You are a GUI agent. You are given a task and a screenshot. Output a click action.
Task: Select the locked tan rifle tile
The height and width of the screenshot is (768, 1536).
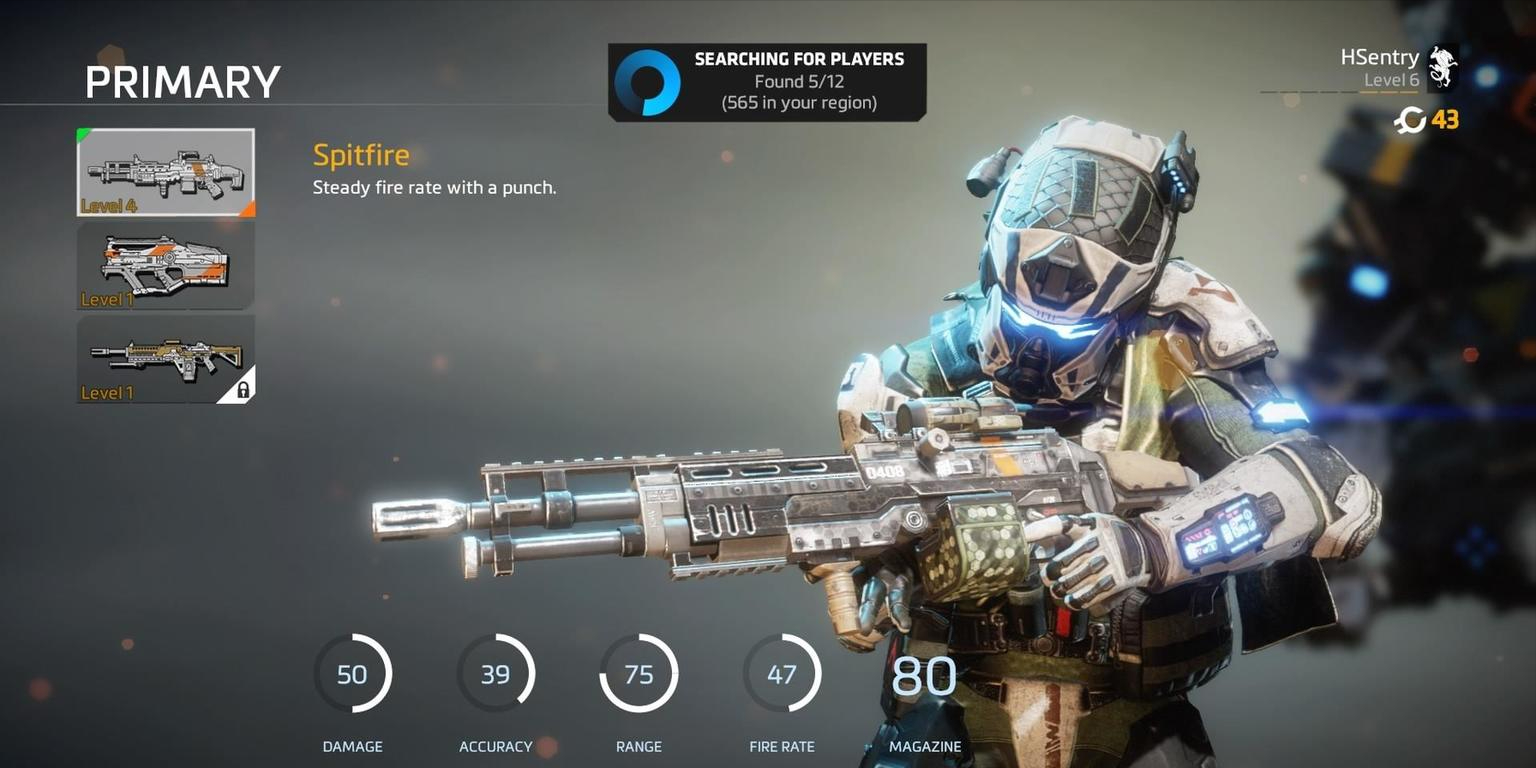click(166, 360)
